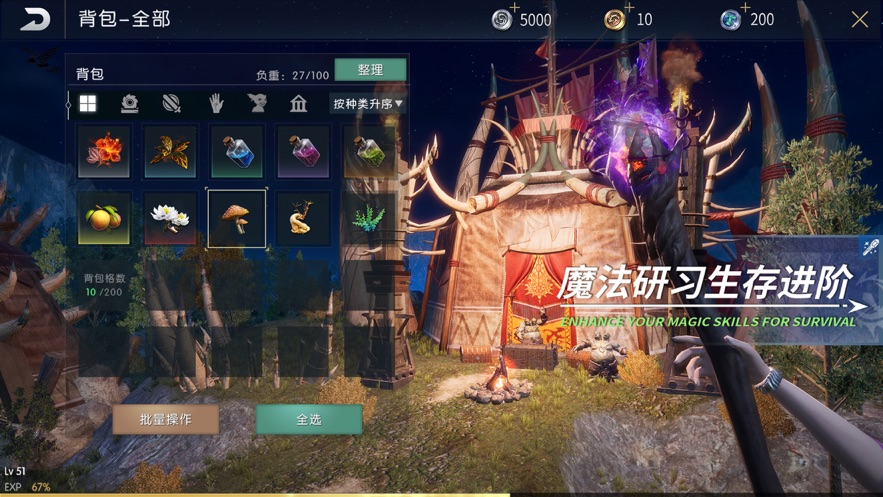Select the all-items grid tab

pyautogui.click(x=88, y=104)
